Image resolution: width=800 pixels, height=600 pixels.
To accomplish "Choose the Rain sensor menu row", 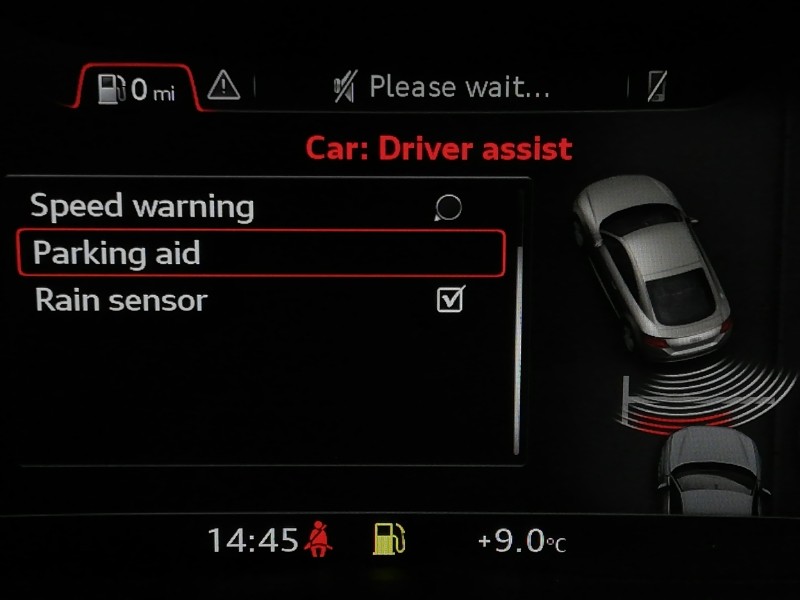I will [x=121, y=299].
